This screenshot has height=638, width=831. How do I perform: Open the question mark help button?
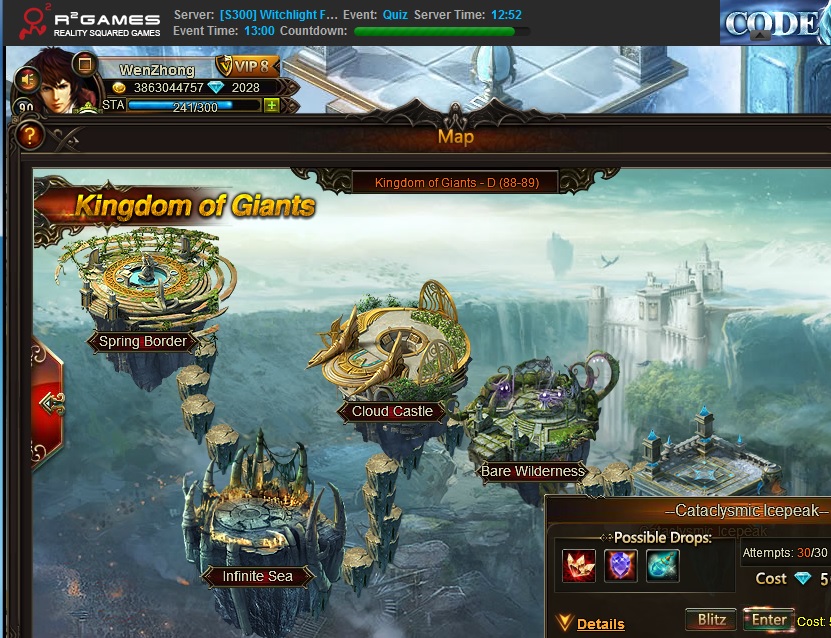(x=30, y=134)
